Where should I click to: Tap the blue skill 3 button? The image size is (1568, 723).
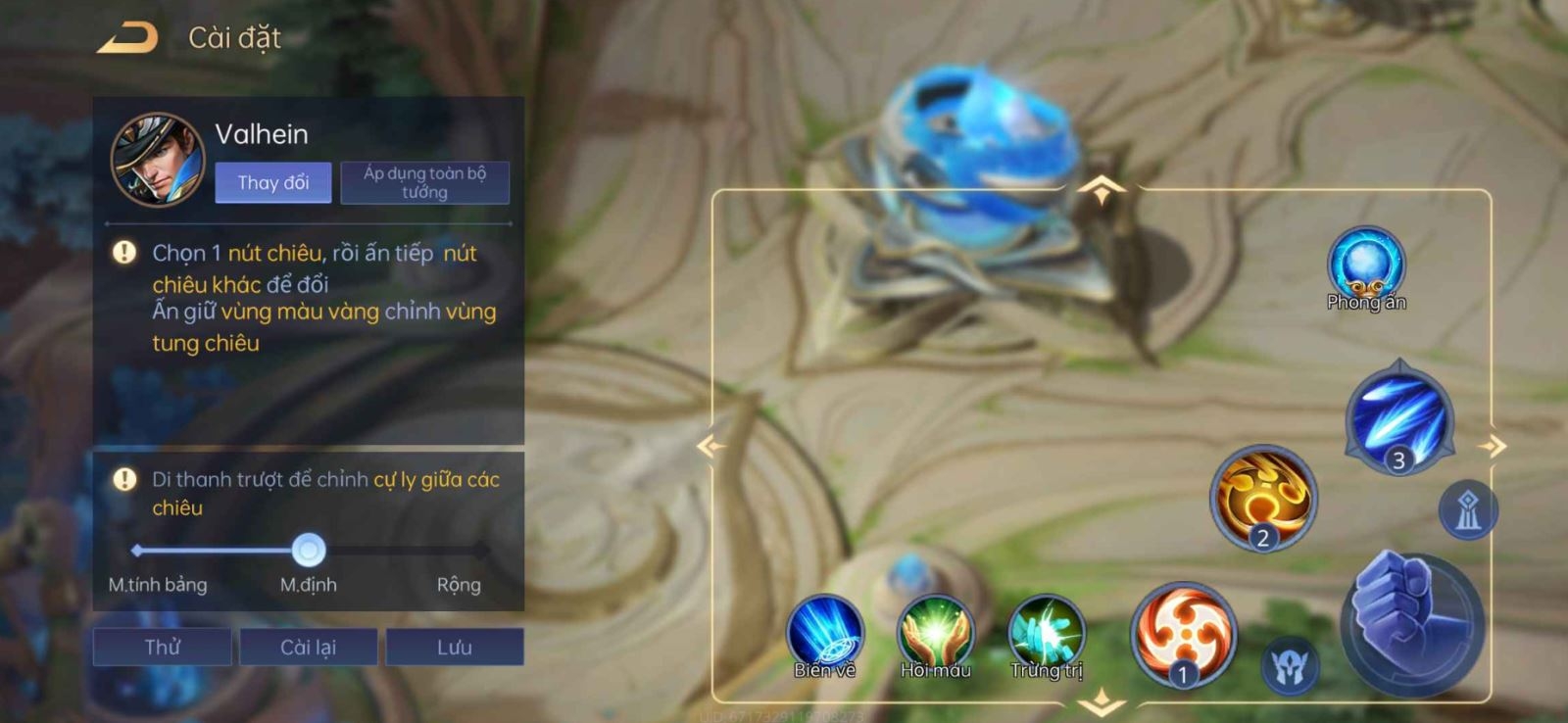1398,417
